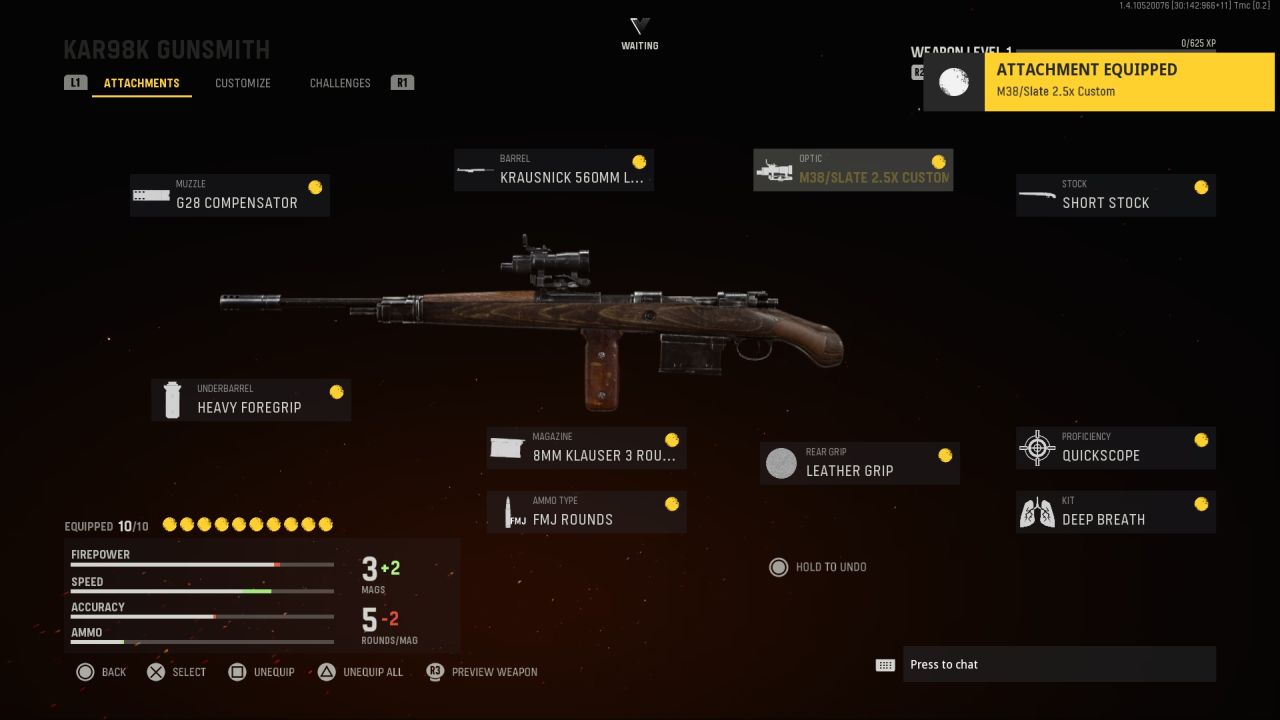Click the Firepower stat bar
The height and width of the screenshot is (720, 1280).
(200, 563)
